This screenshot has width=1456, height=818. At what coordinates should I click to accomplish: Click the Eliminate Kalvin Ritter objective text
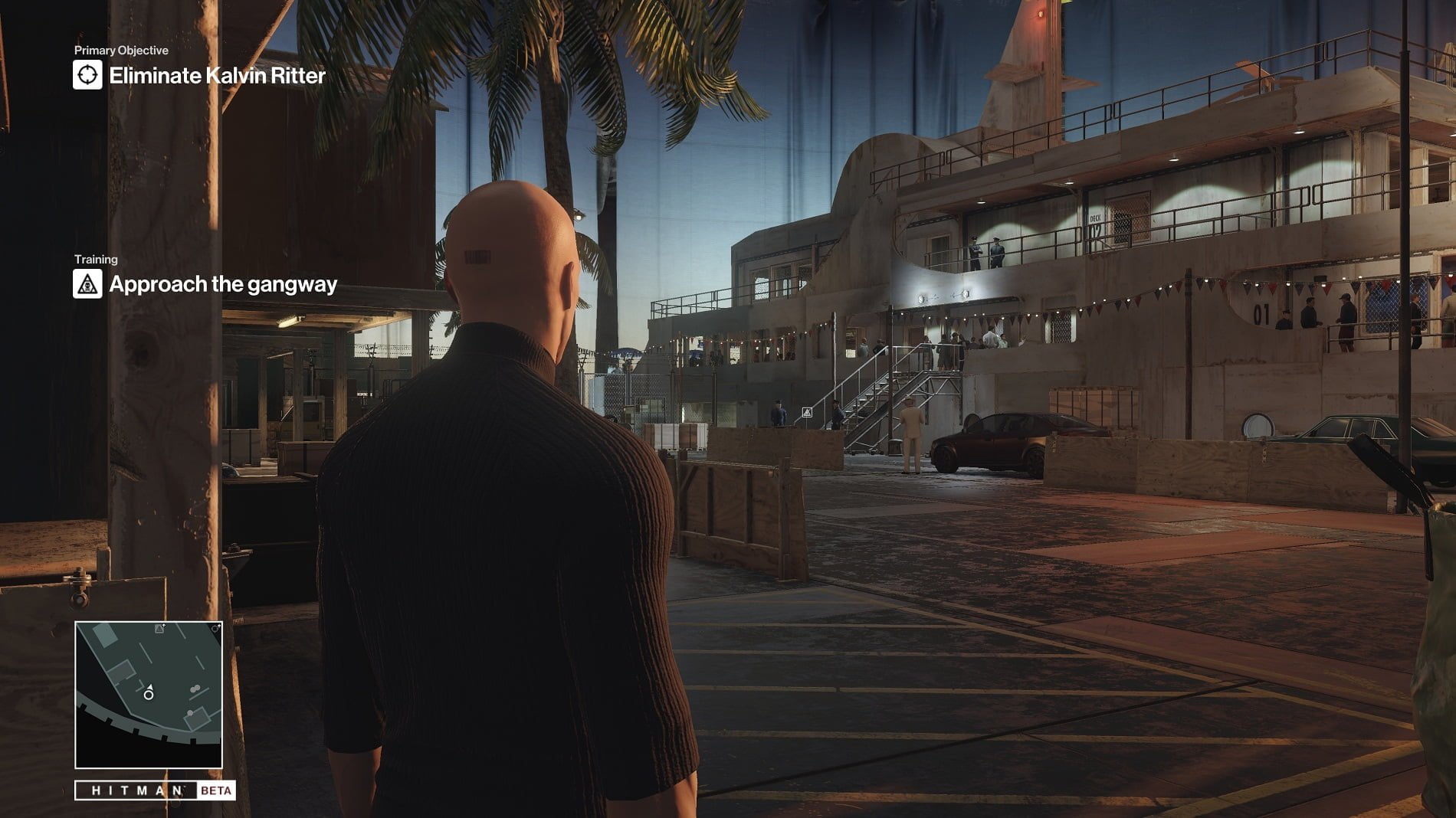click(x=217, y=76)
